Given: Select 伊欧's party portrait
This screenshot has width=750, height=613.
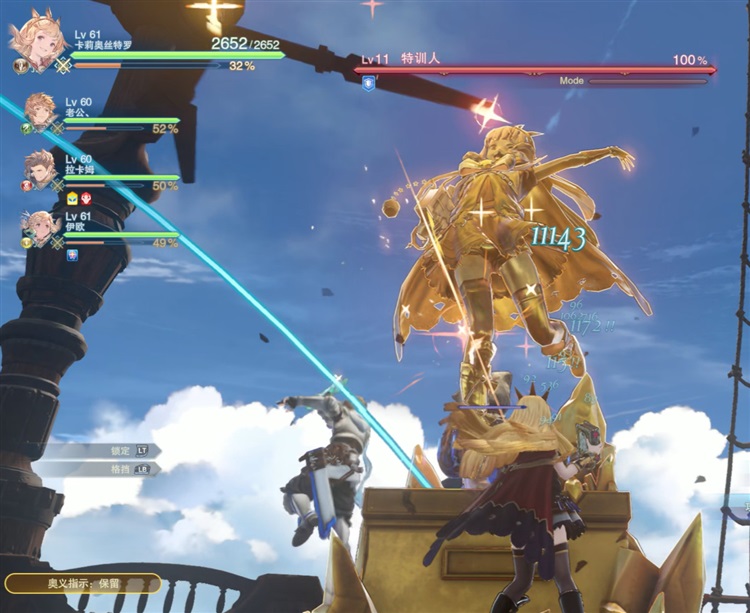Looking at the screenshot, I should [41, 227].
